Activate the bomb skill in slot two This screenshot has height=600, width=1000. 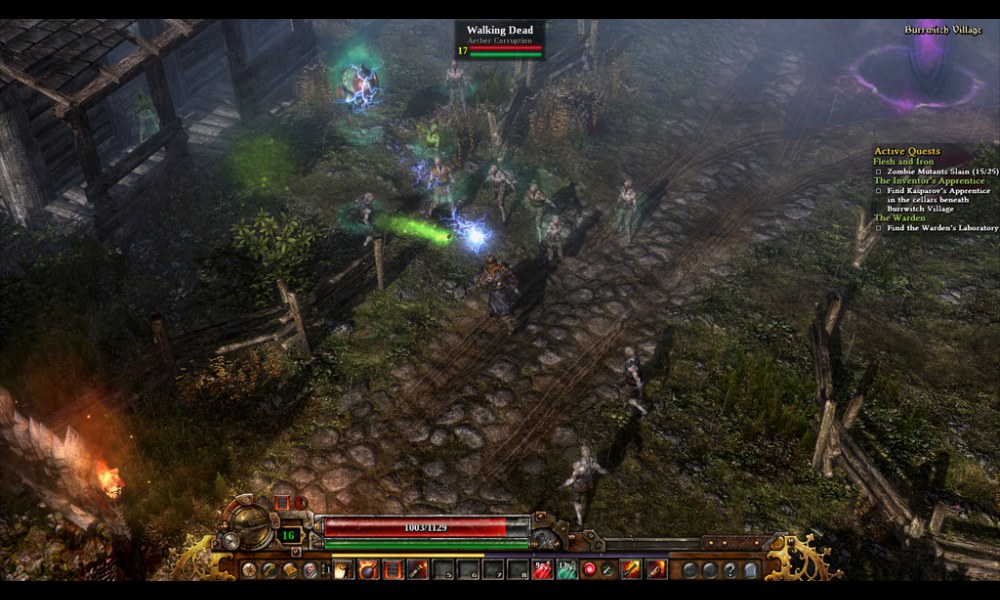(x=368, y=569)
